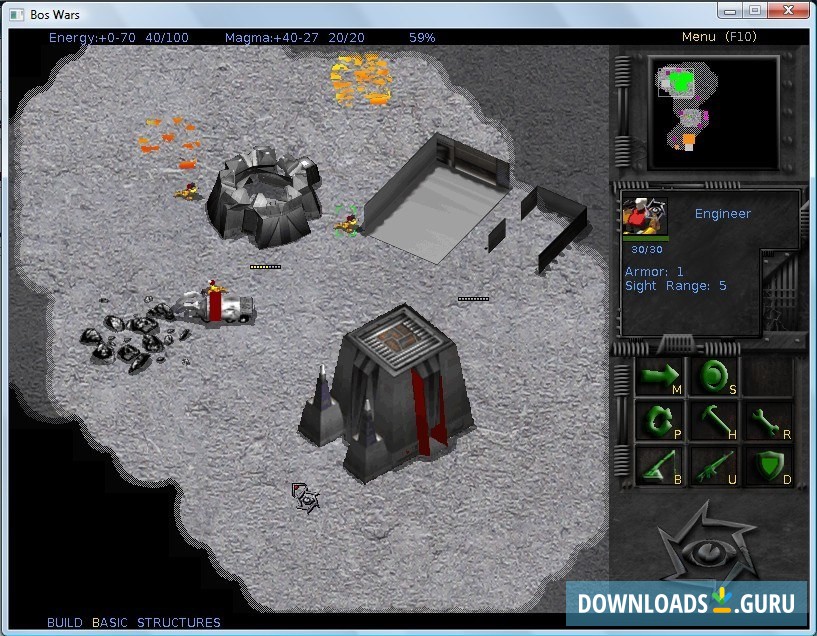
Task: Select the pickaxe Harvest command
Action: pyautogui.click(x=715, y=420)
